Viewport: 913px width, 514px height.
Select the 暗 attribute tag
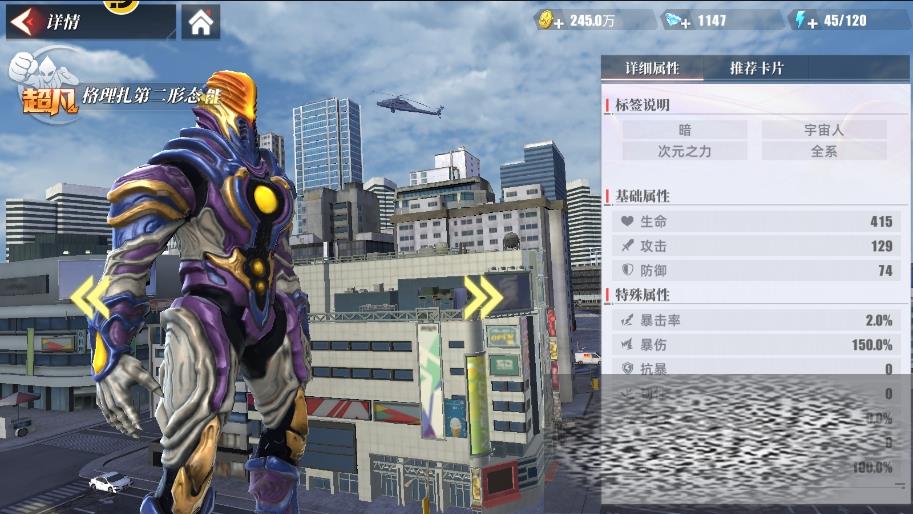tap(685, 129)
